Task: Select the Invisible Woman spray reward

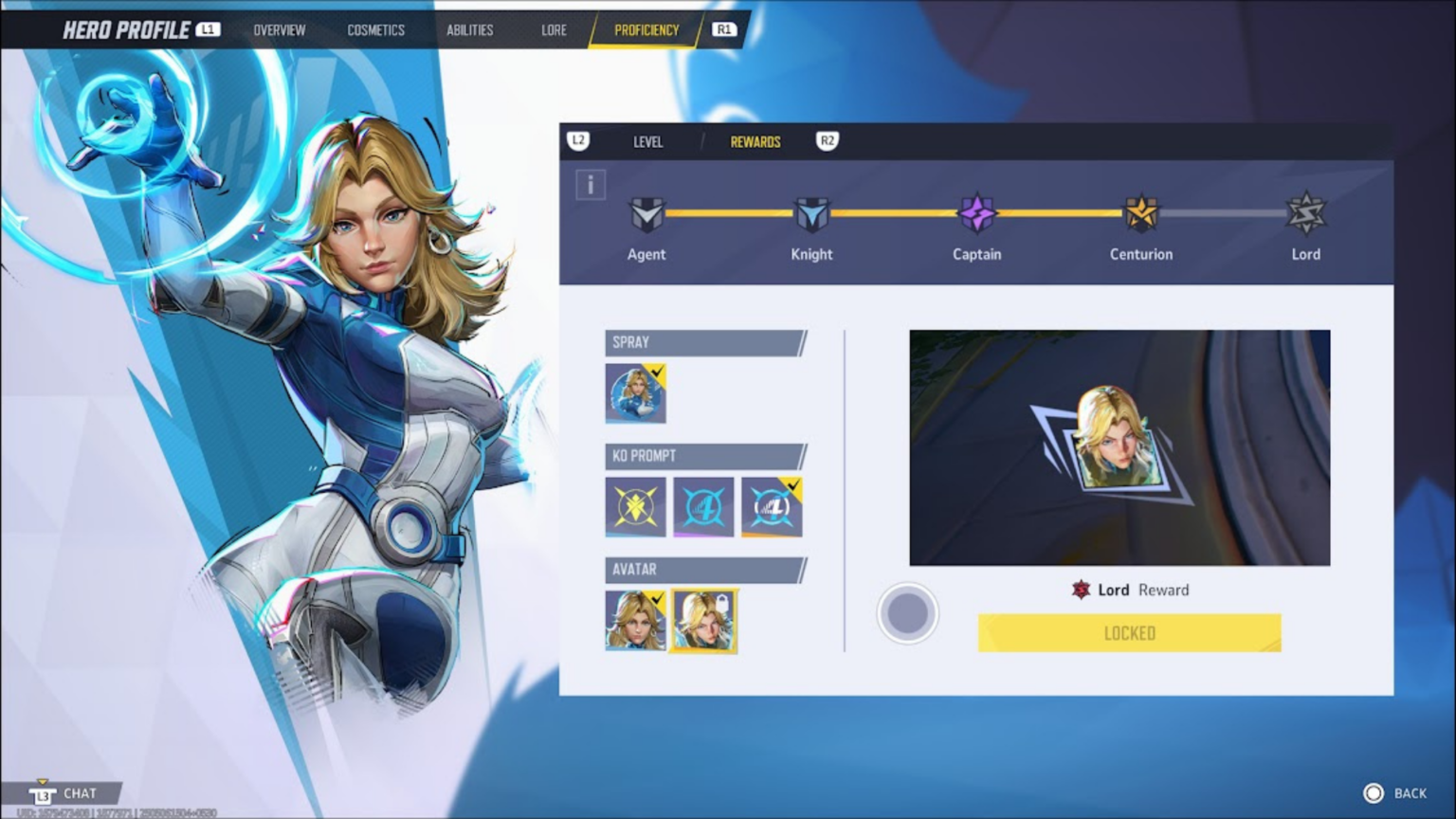Action: pos(635,393)
